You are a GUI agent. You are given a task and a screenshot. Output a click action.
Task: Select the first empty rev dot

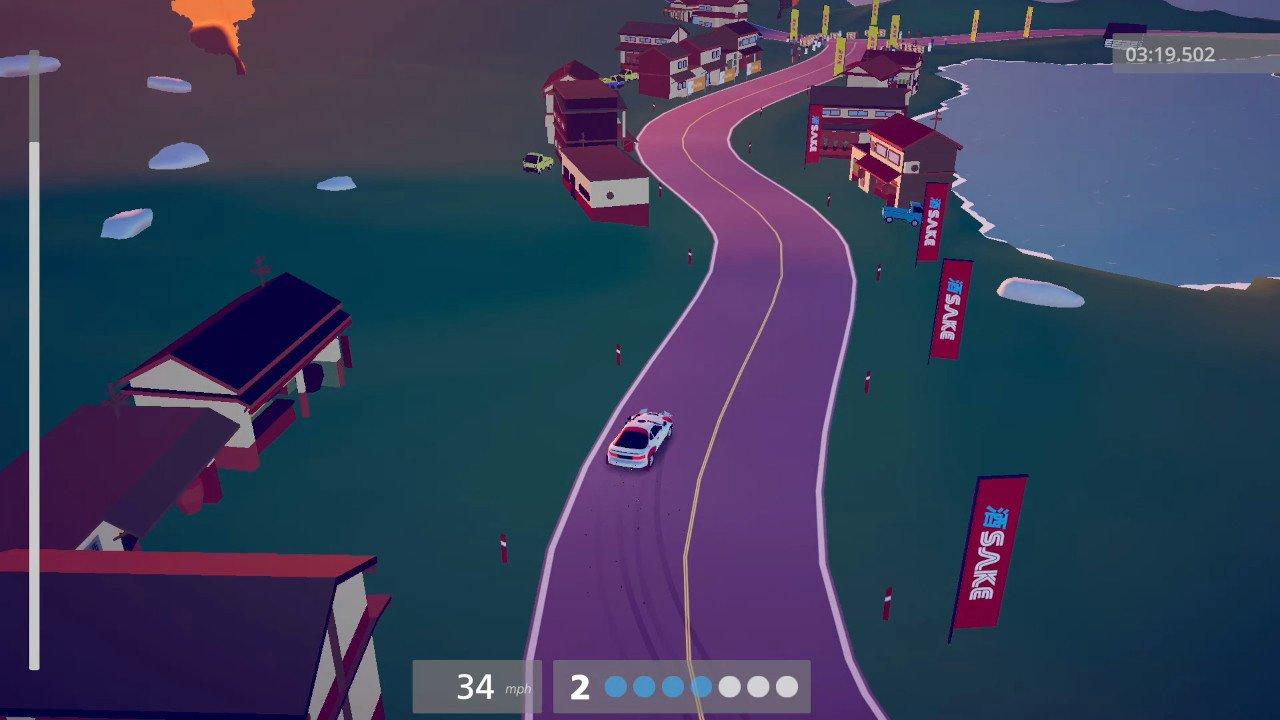point(730,686)
